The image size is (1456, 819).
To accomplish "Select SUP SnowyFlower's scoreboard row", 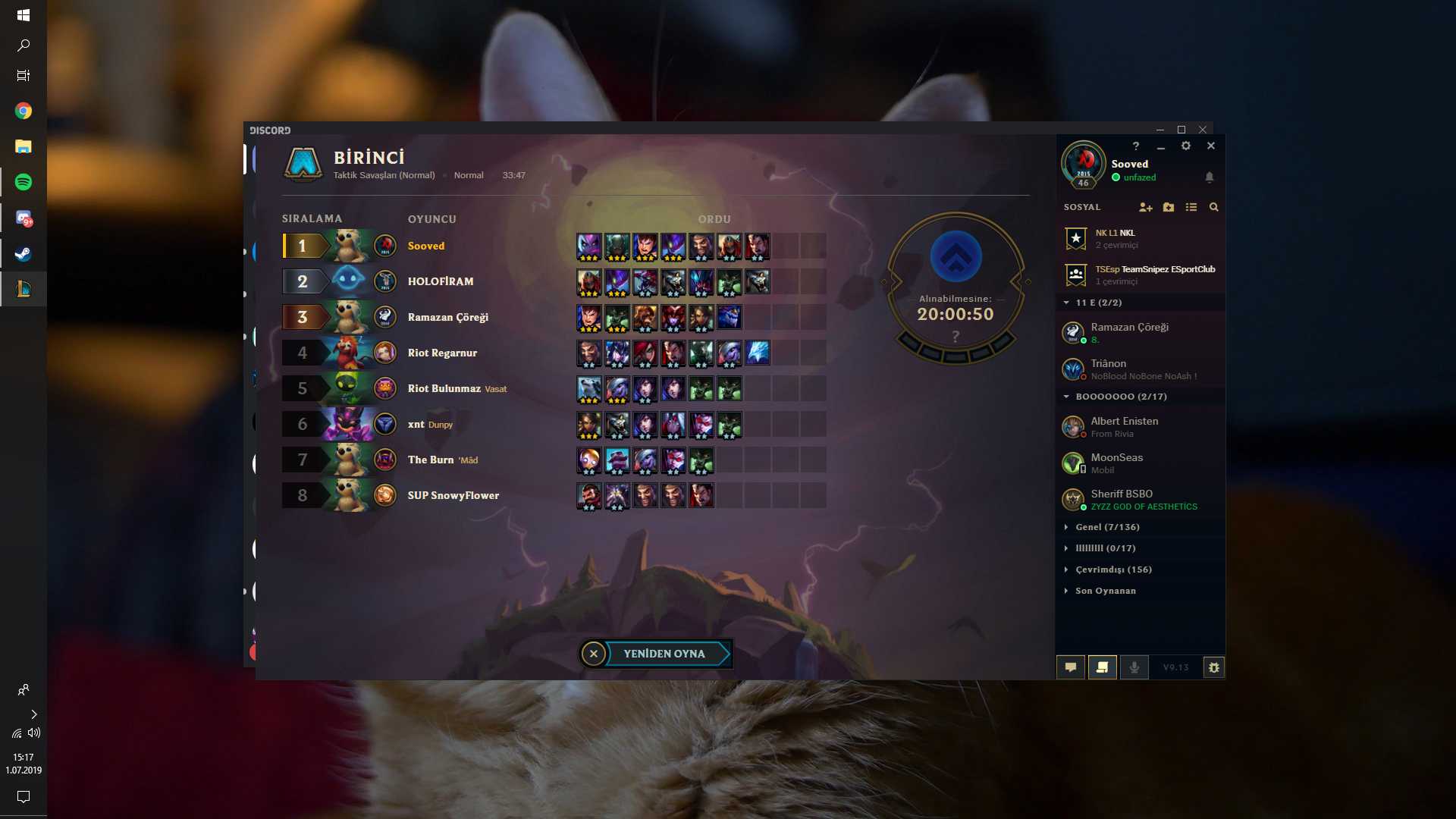I will (x=453, y=495).
